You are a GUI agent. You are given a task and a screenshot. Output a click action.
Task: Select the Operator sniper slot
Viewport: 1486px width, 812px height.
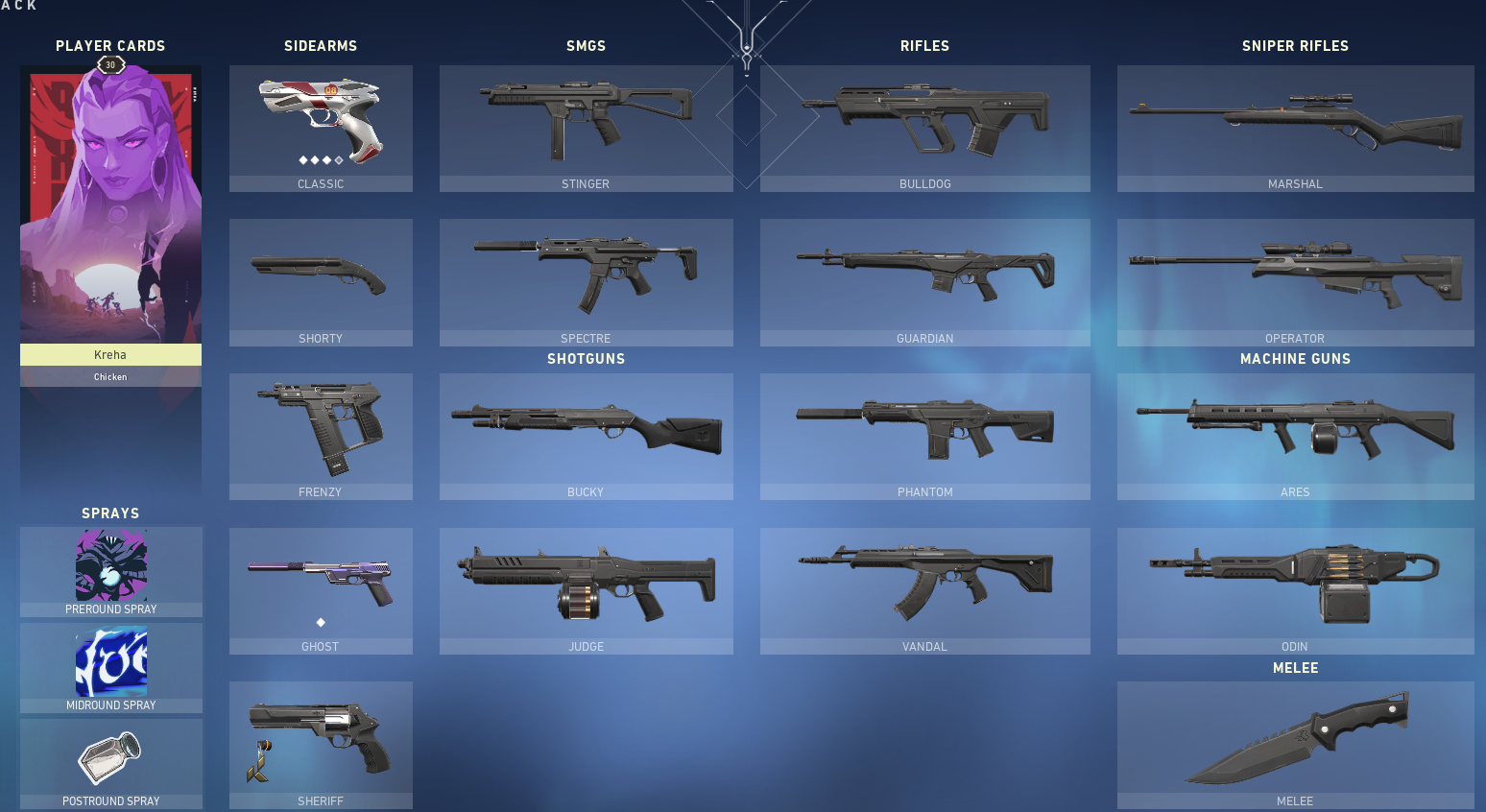[1295, 278]
